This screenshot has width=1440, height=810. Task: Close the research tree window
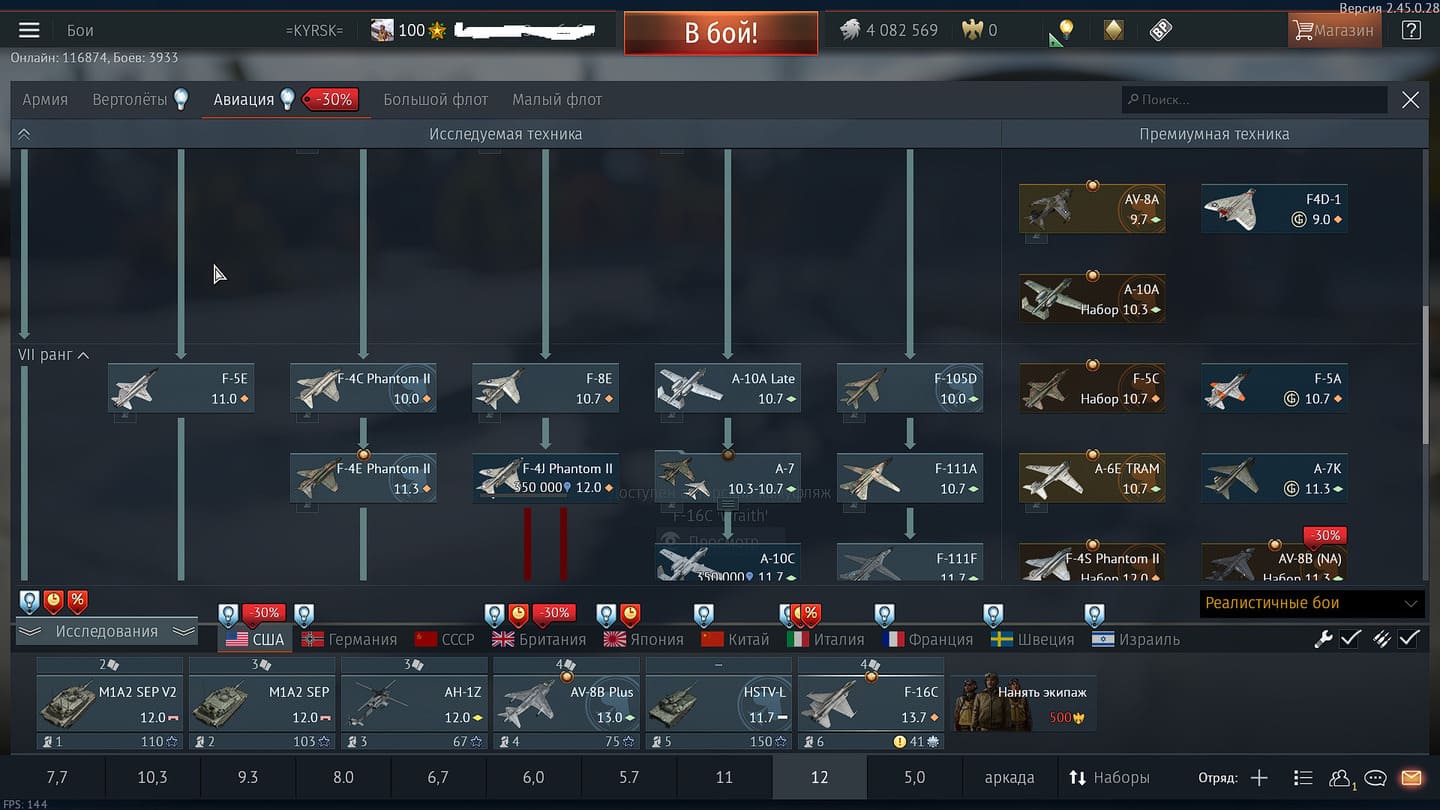(x=1410, y=100)
